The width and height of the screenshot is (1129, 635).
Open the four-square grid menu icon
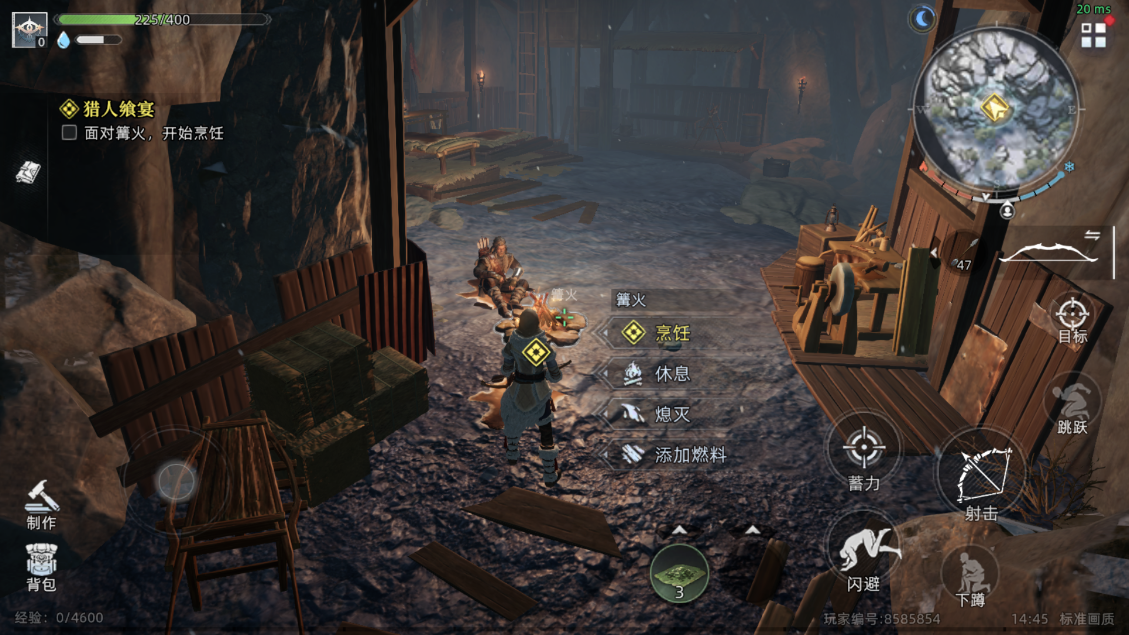tap(1093, 36)
